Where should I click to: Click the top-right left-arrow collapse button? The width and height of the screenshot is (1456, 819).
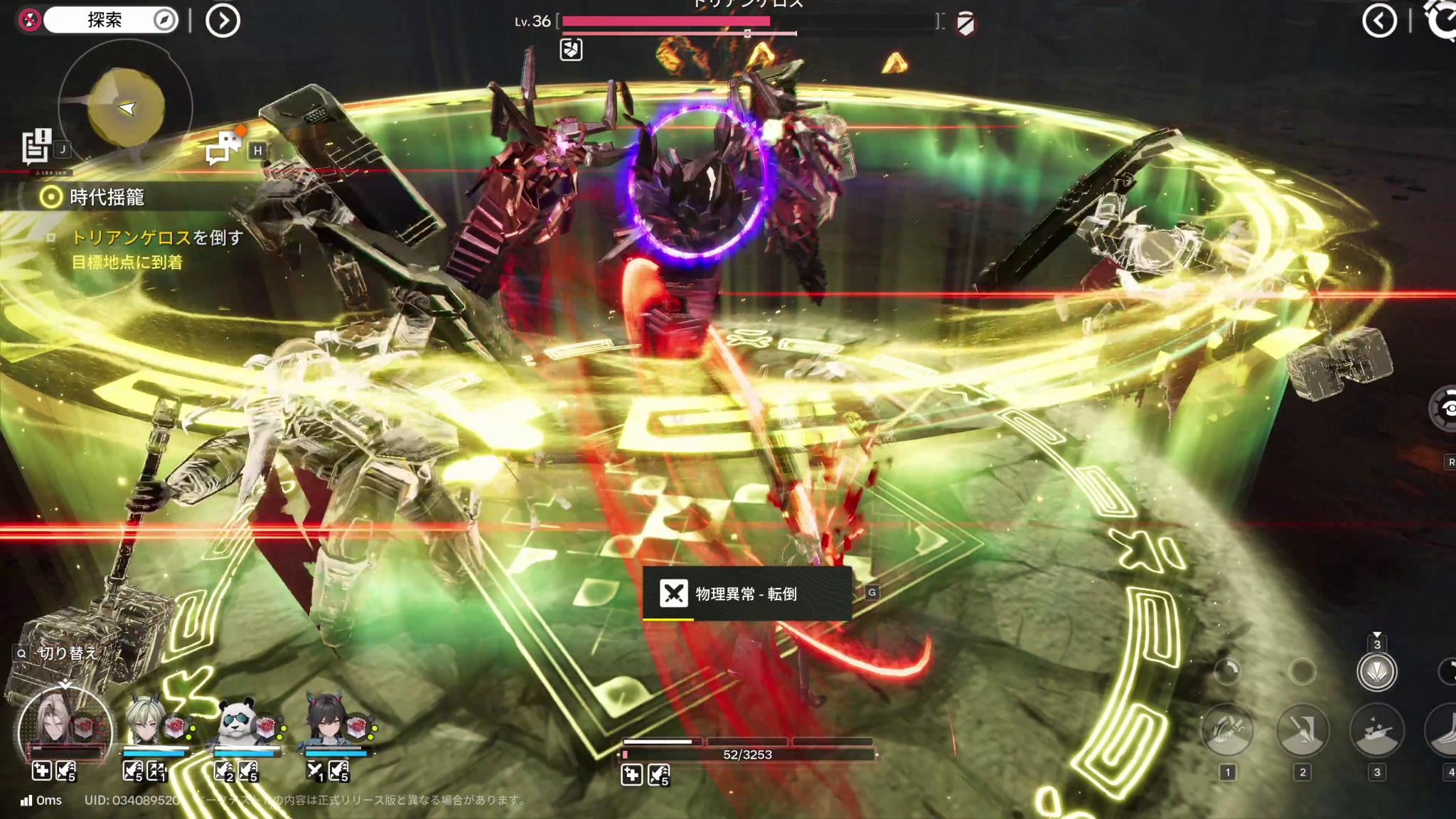tap(1379, 21)
